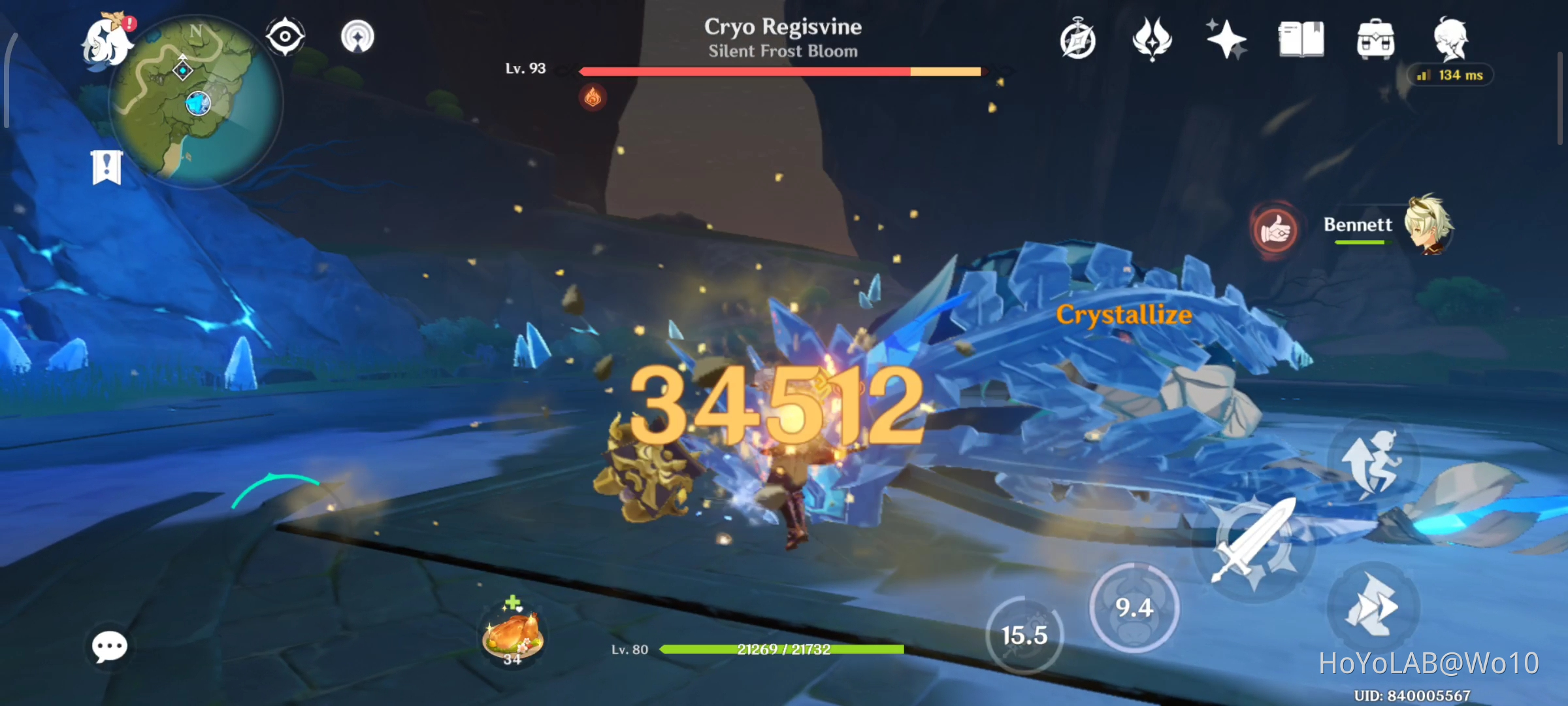Open the Inventory backpack icon
1568x706 pixels.
1375,39
